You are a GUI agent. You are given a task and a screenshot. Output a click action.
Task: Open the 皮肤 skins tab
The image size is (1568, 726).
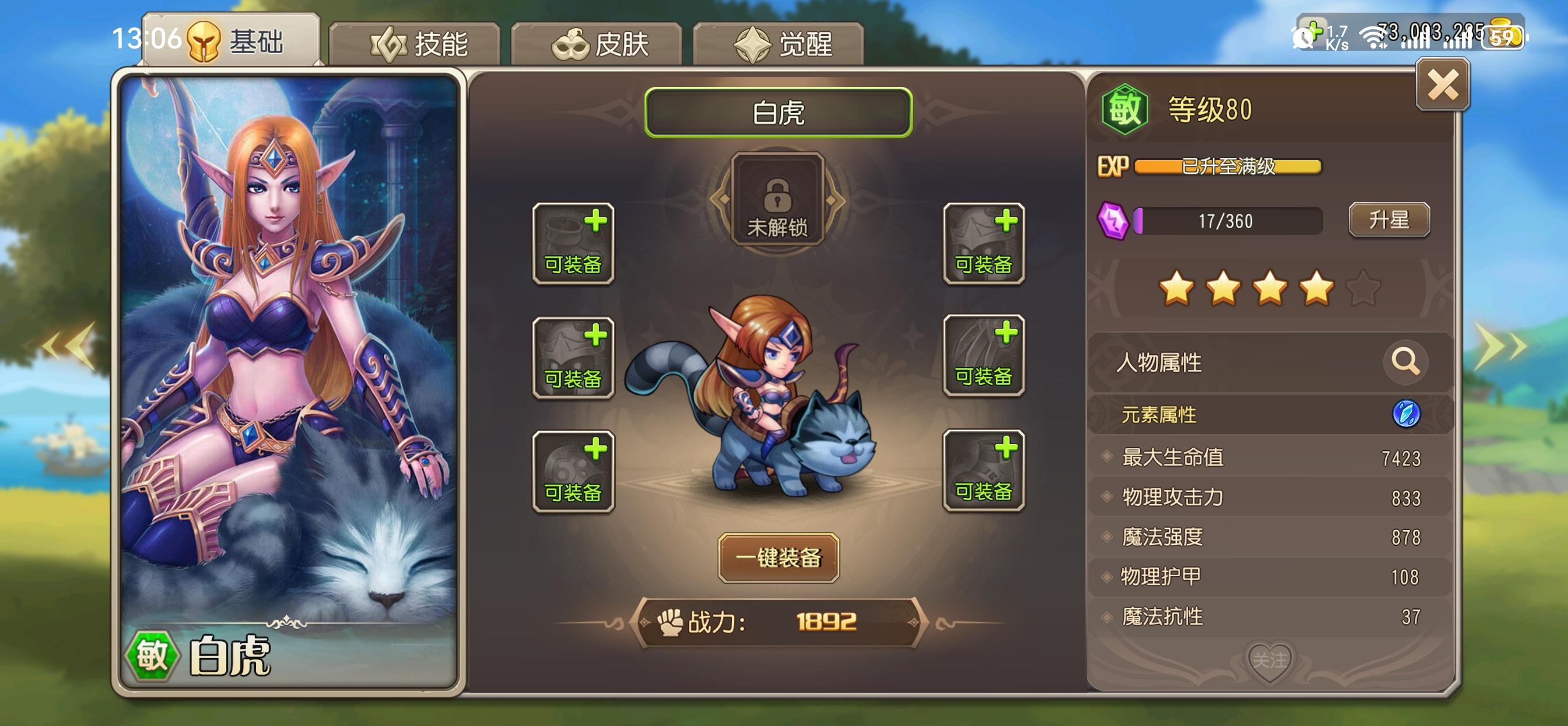pyautogui.click(x=600, y=44)
